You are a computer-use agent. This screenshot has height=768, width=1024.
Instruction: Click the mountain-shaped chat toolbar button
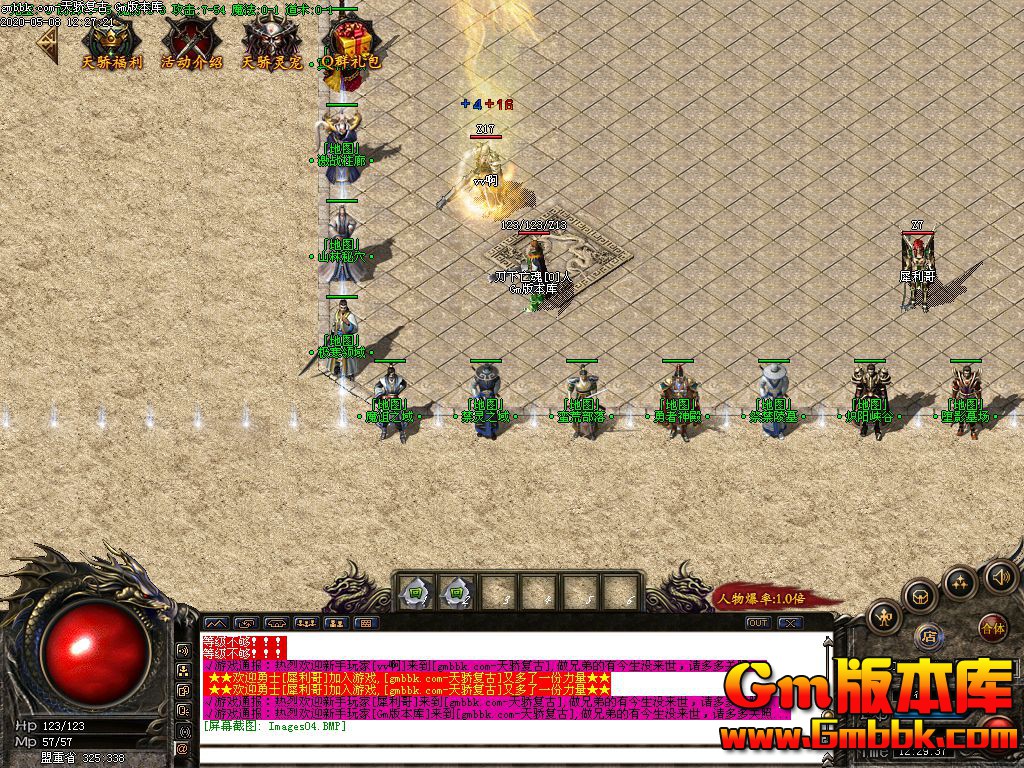pyautogui.click(x=216, y=623)
